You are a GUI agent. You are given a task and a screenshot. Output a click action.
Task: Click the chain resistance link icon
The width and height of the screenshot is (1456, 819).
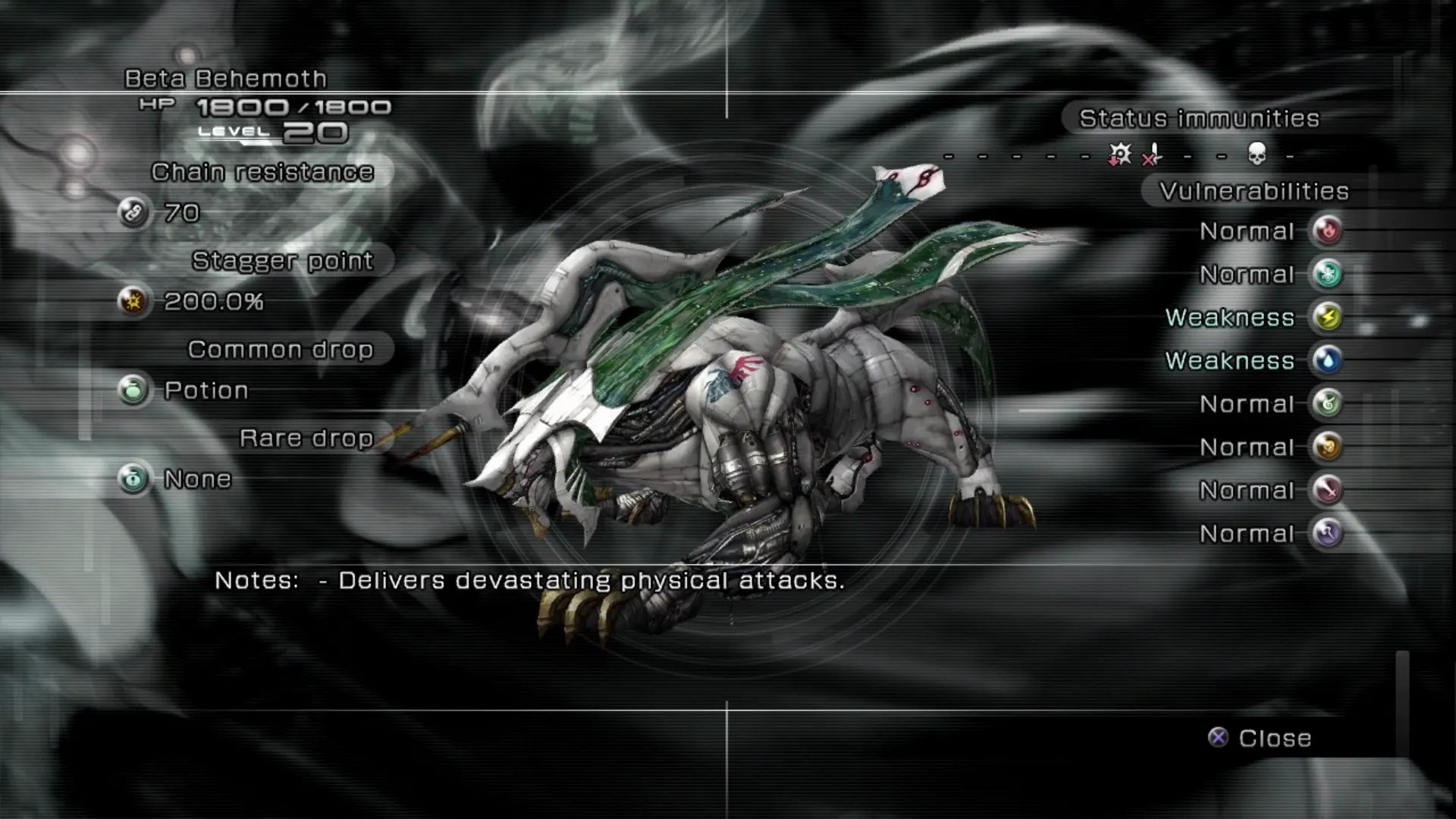click(133, 212)
